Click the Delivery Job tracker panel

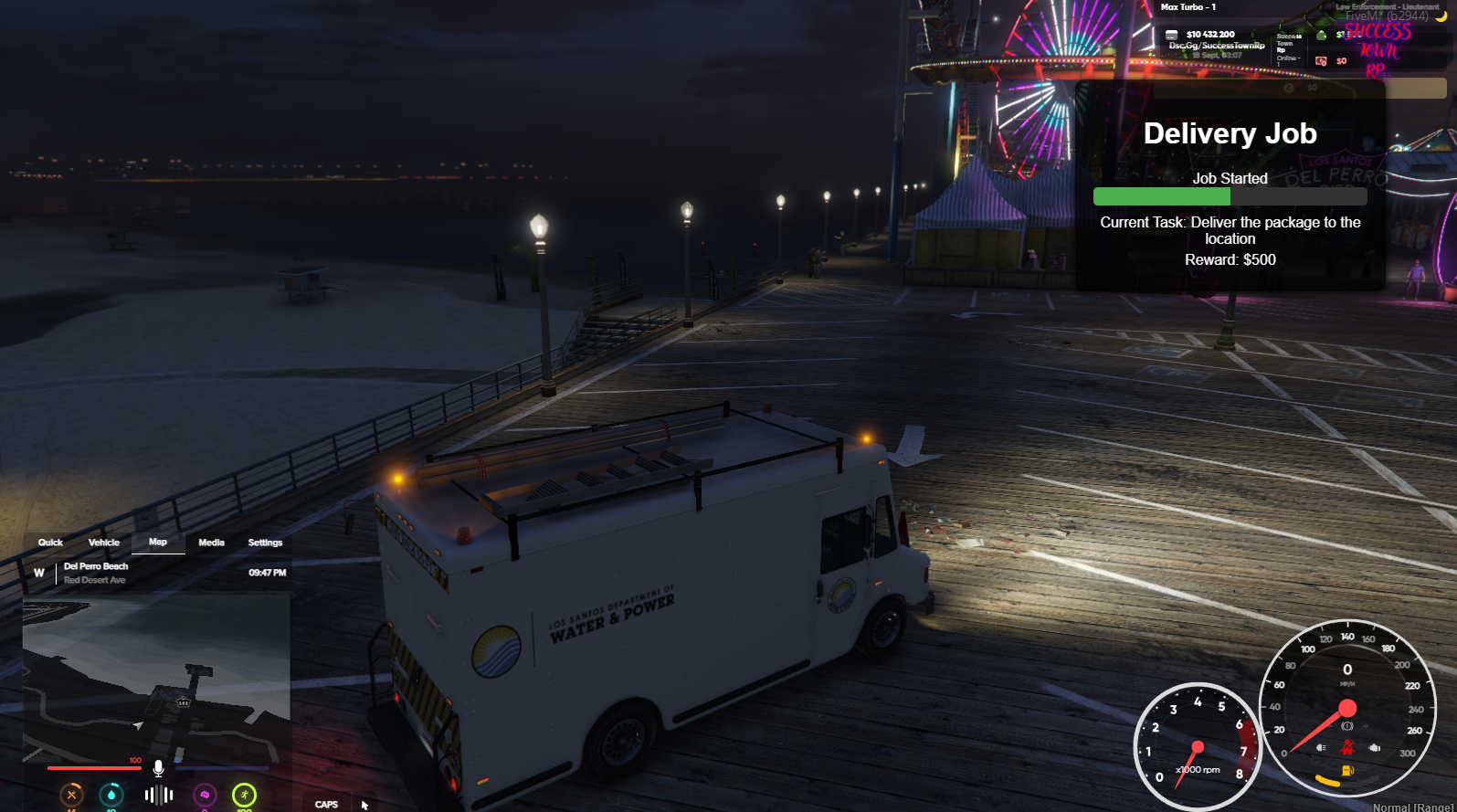tap(1230, 187)
